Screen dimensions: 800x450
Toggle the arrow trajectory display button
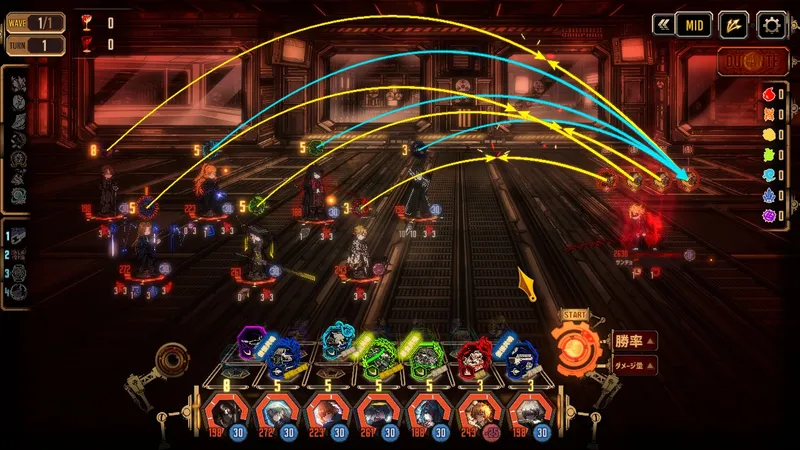[x=732, y=25]
